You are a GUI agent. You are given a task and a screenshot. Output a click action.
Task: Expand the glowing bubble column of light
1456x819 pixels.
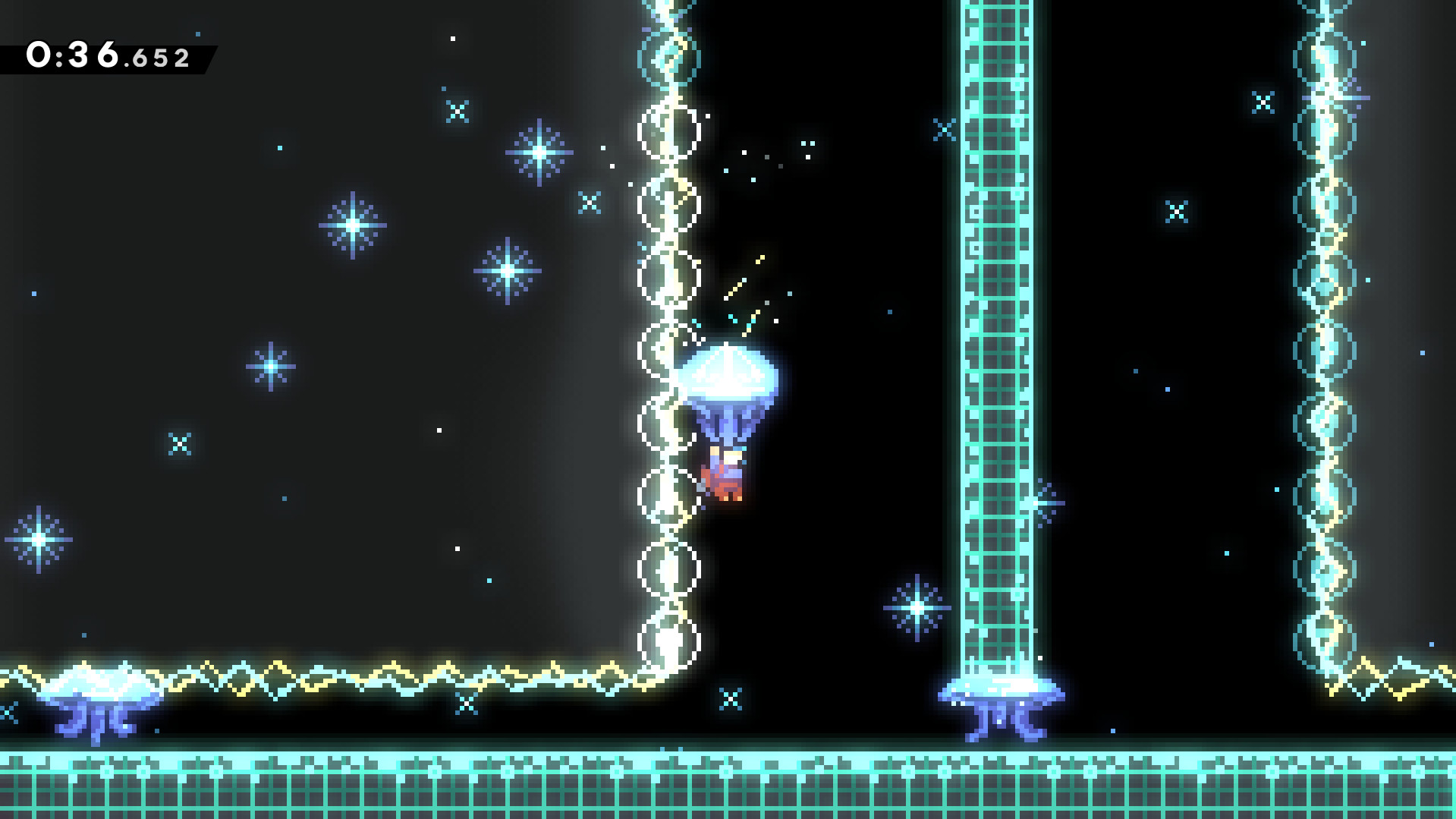[668, 342]
